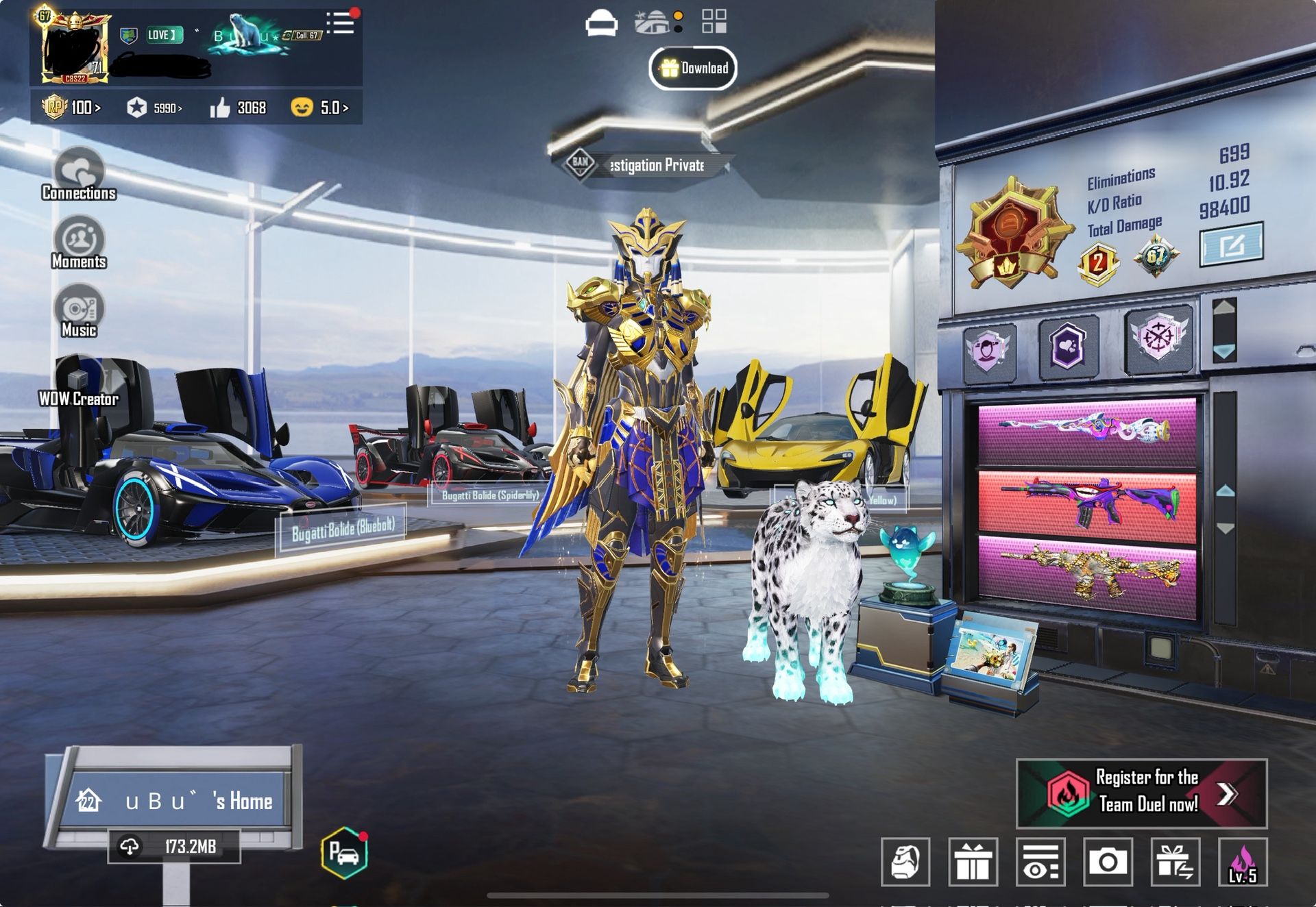Launch WOW Creator
The height and width of the screenshot is (907, 1316).
click(x=79, y=380)
